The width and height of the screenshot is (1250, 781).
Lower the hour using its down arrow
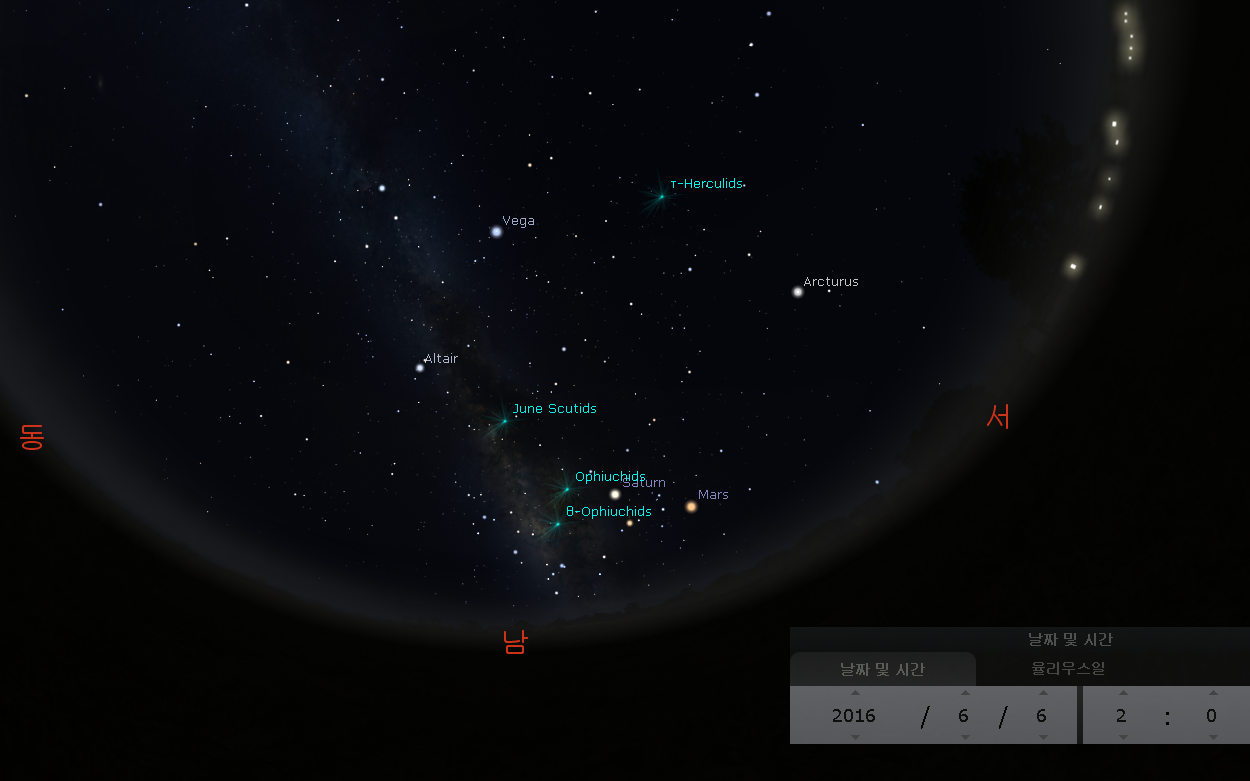pyautogui.click(x=1122, y=737)
